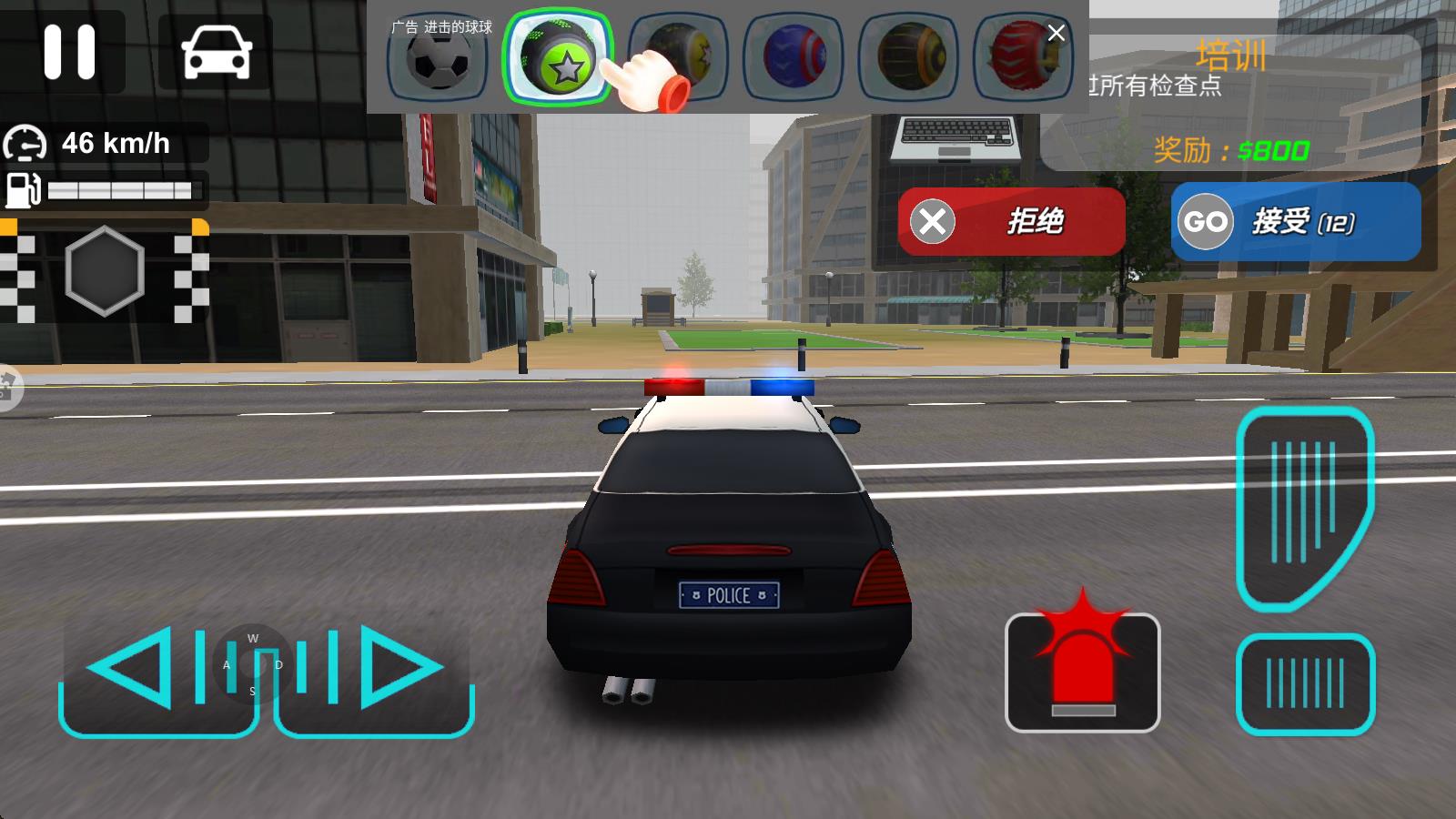Image resolution: width=1456 pixels, height=819 pixels.
Task: Switch camera view with the car icon
Action: [216, 53]
